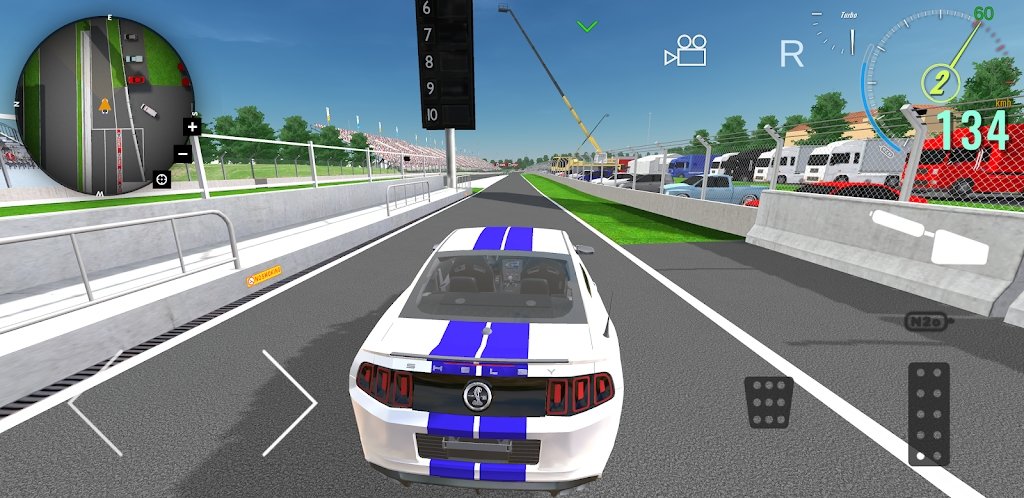Activate the N2O nitrous boost

925,322
